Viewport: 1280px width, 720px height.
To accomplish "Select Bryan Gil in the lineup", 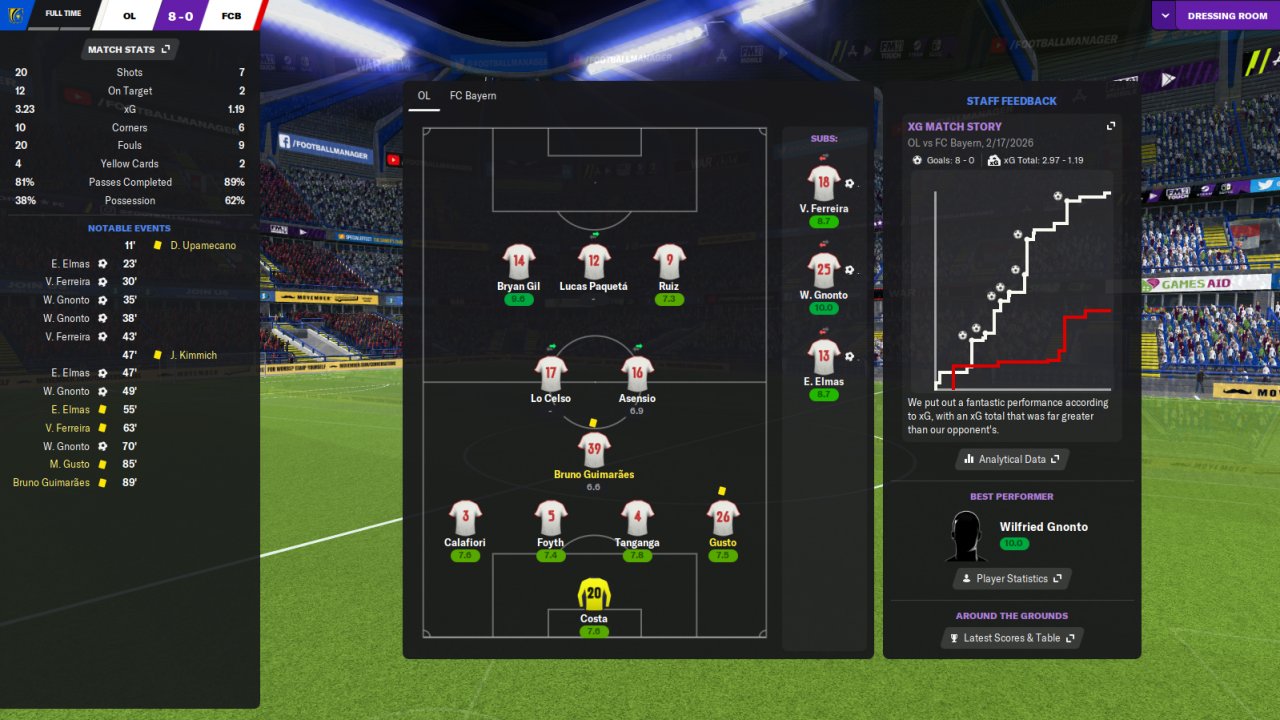I will 518,262.
